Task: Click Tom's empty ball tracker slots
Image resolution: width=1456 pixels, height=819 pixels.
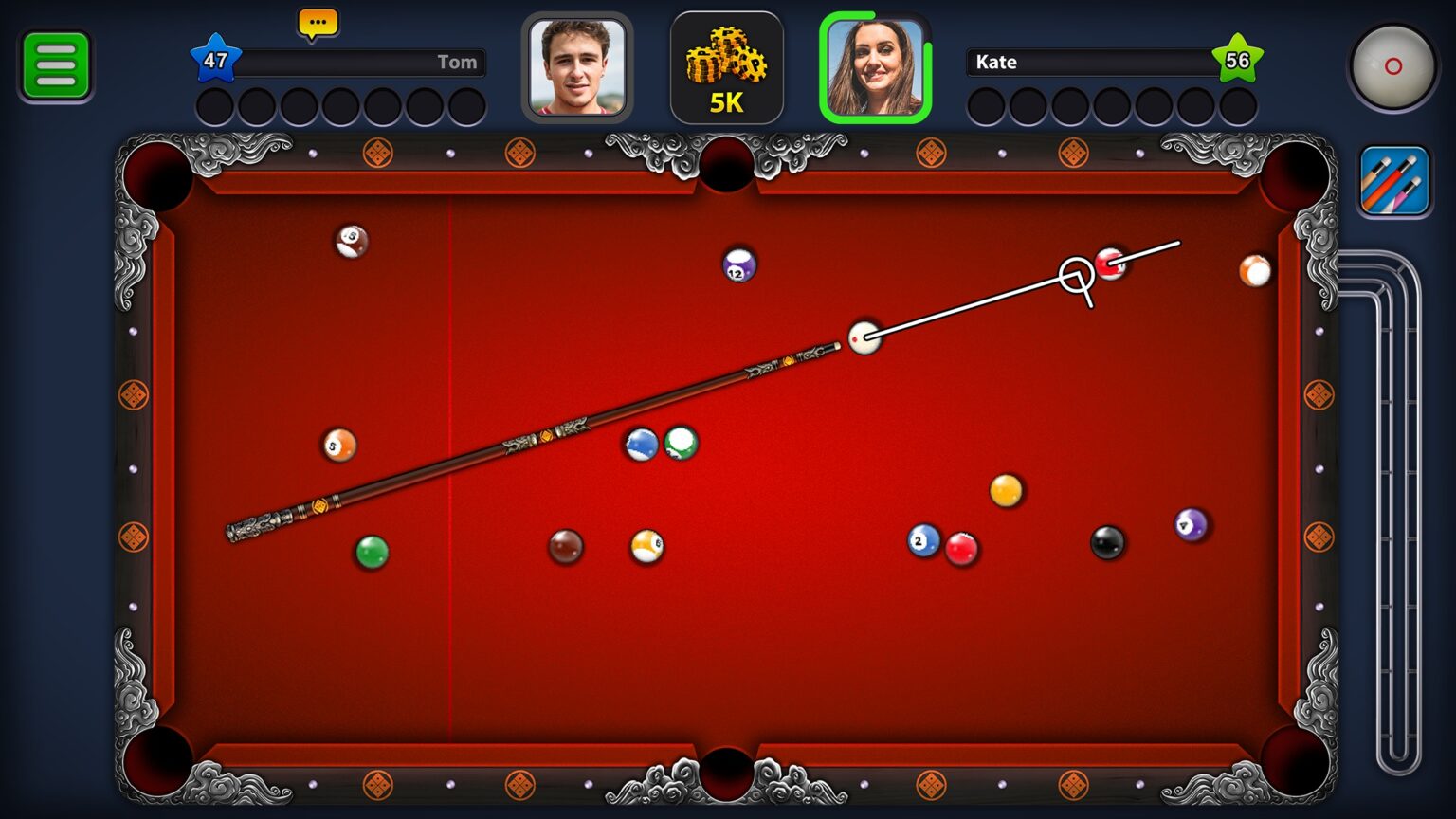Action: 341,104
